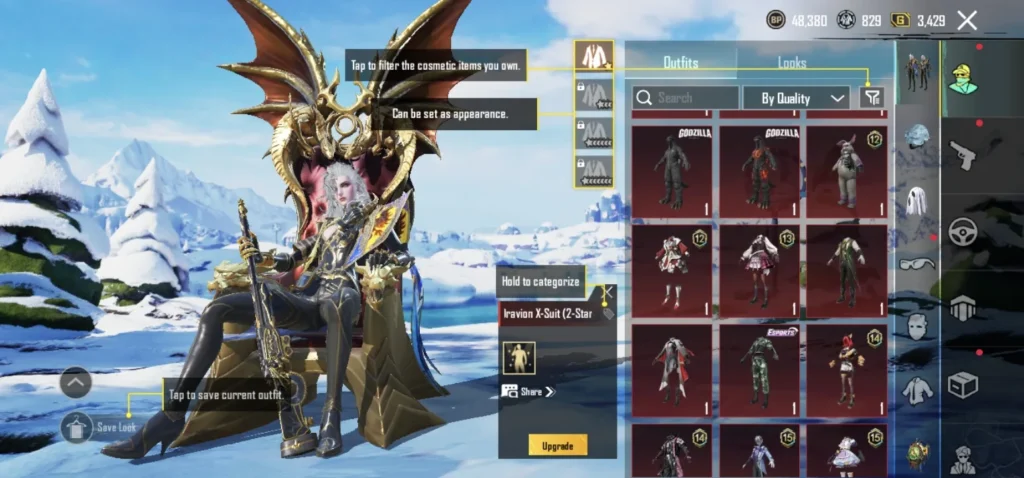Screen dimensions: 1024x478
Task: Choose the green camo Esports outfit
Action: pos(759,368)
